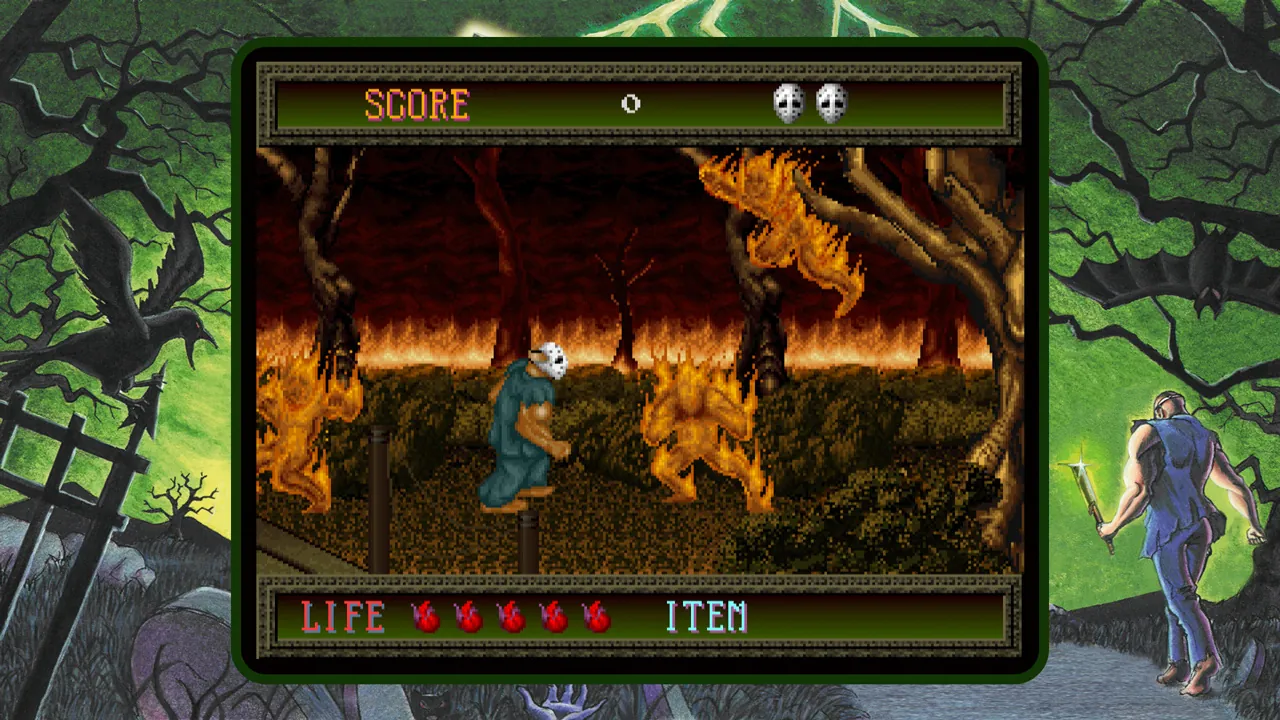This screenshot has width=1280, height=720.
Task: Select the third heart on the LIFE meter
Action: [510, 617]
